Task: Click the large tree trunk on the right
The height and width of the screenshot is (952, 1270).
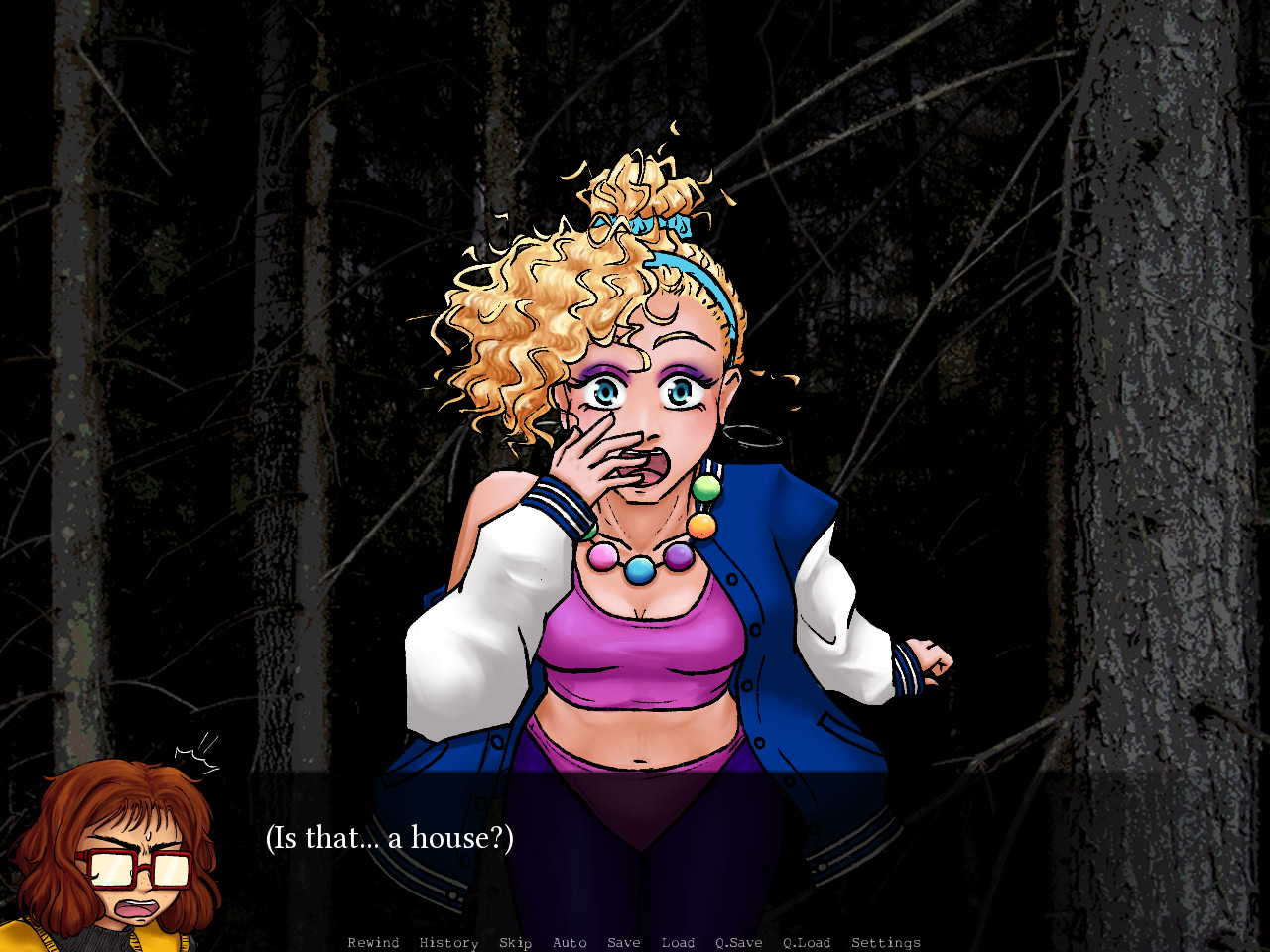Action: point(1161,397)
